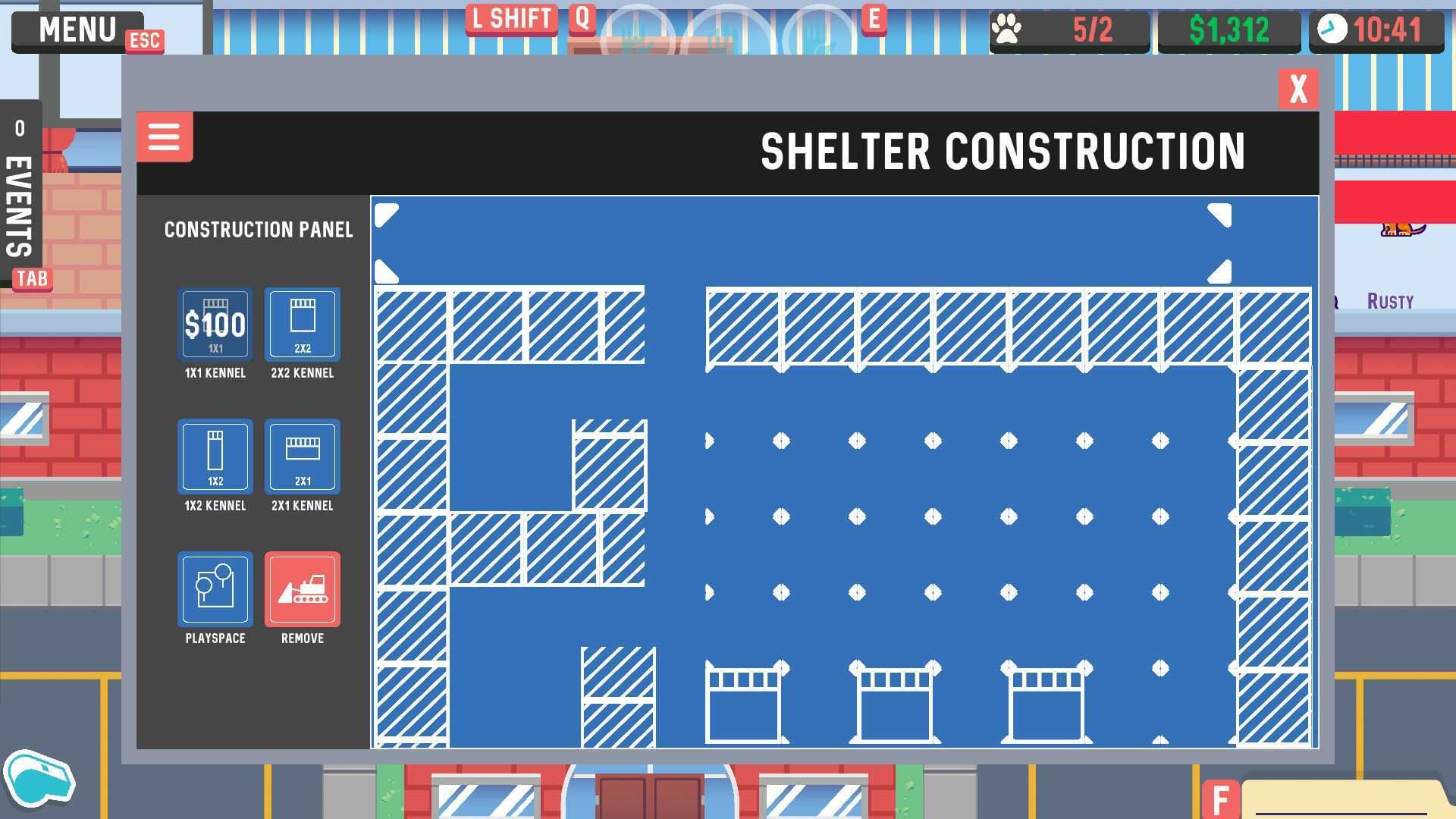The width and height of the screenshot is (1456, 819).
Task: Close the Shelter Construction window
Action: 1298,89
